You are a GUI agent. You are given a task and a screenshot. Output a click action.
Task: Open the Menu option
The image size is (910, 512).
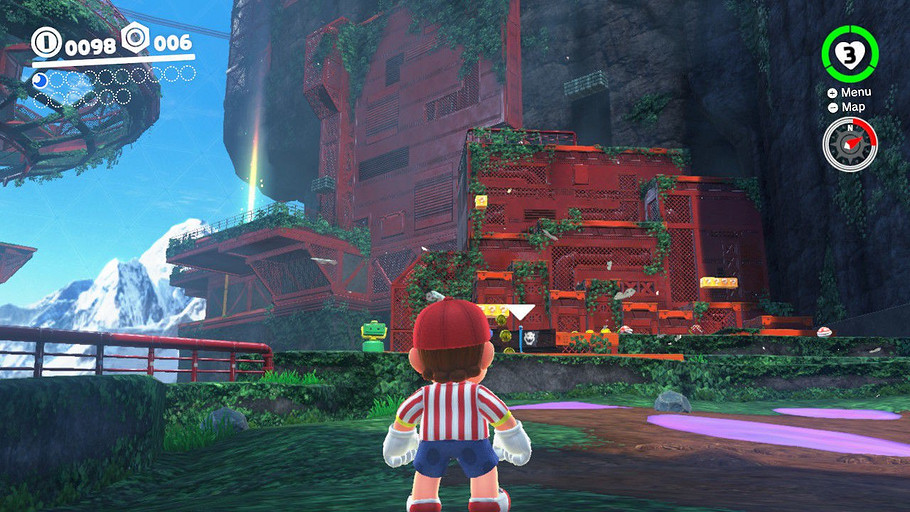pyautogui.click(x=849, y=93)
